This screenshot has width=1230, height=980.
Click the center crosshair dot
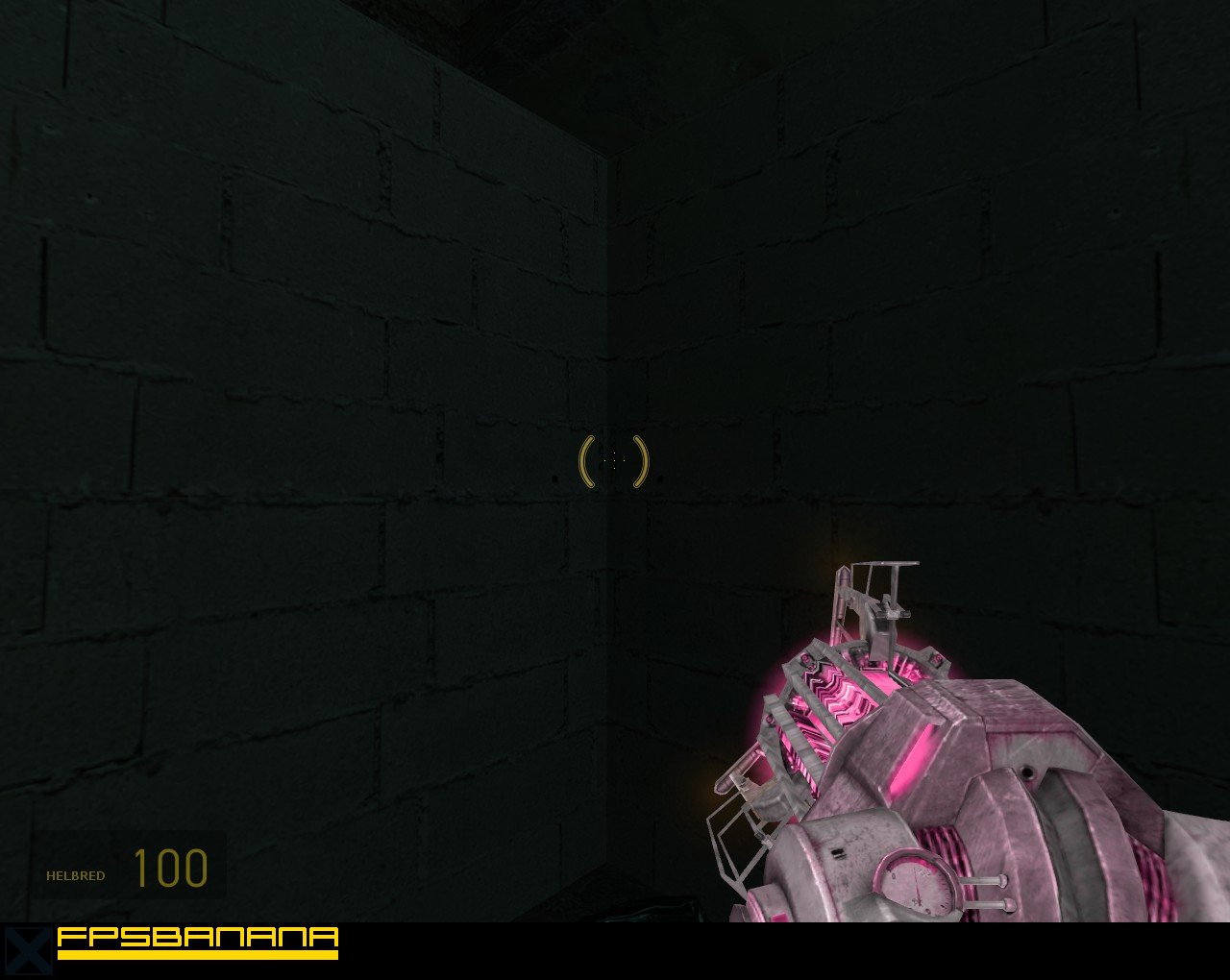613,460
